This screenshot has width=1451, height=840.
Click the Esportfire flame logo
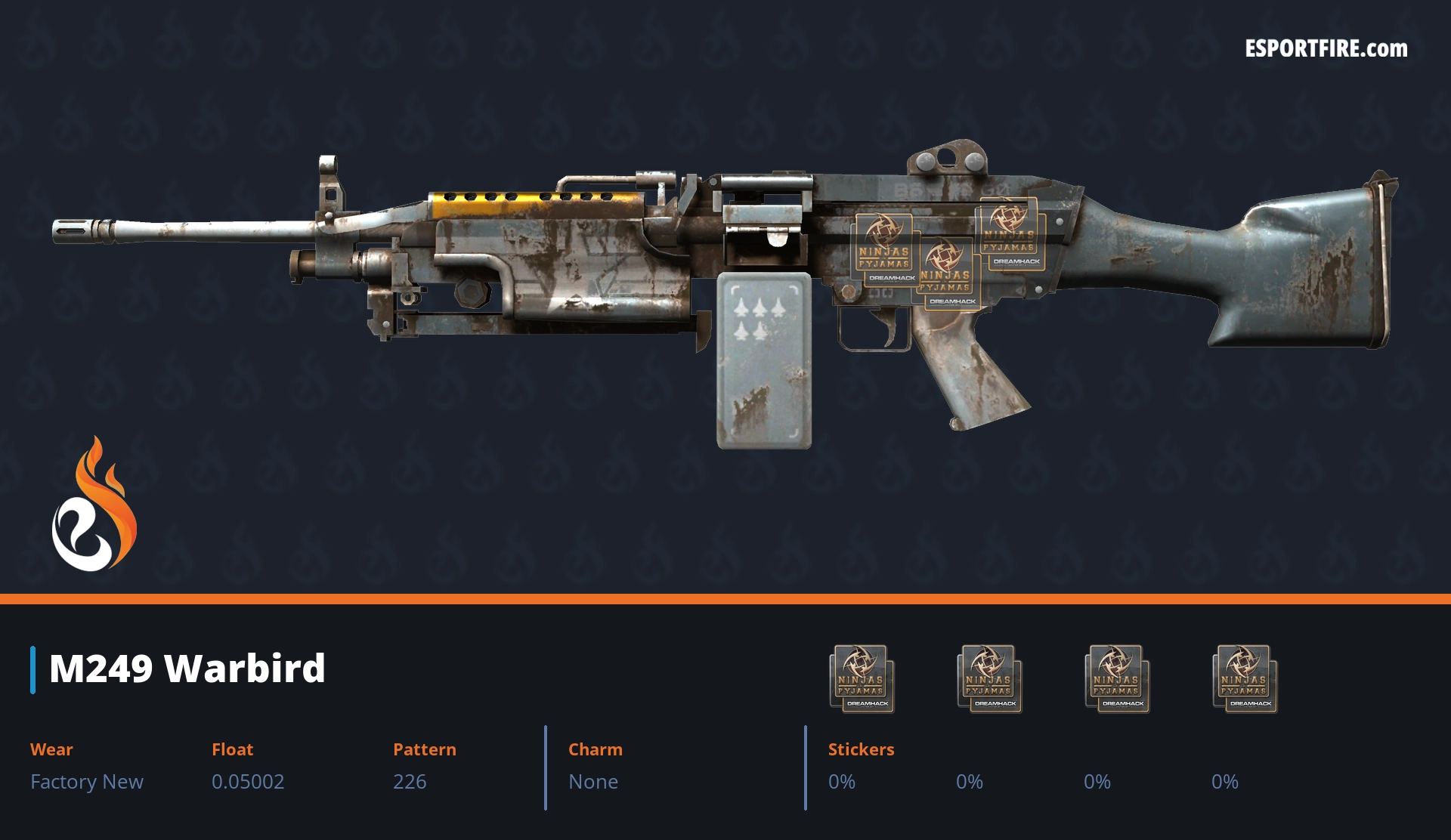(x=94, y=505)
